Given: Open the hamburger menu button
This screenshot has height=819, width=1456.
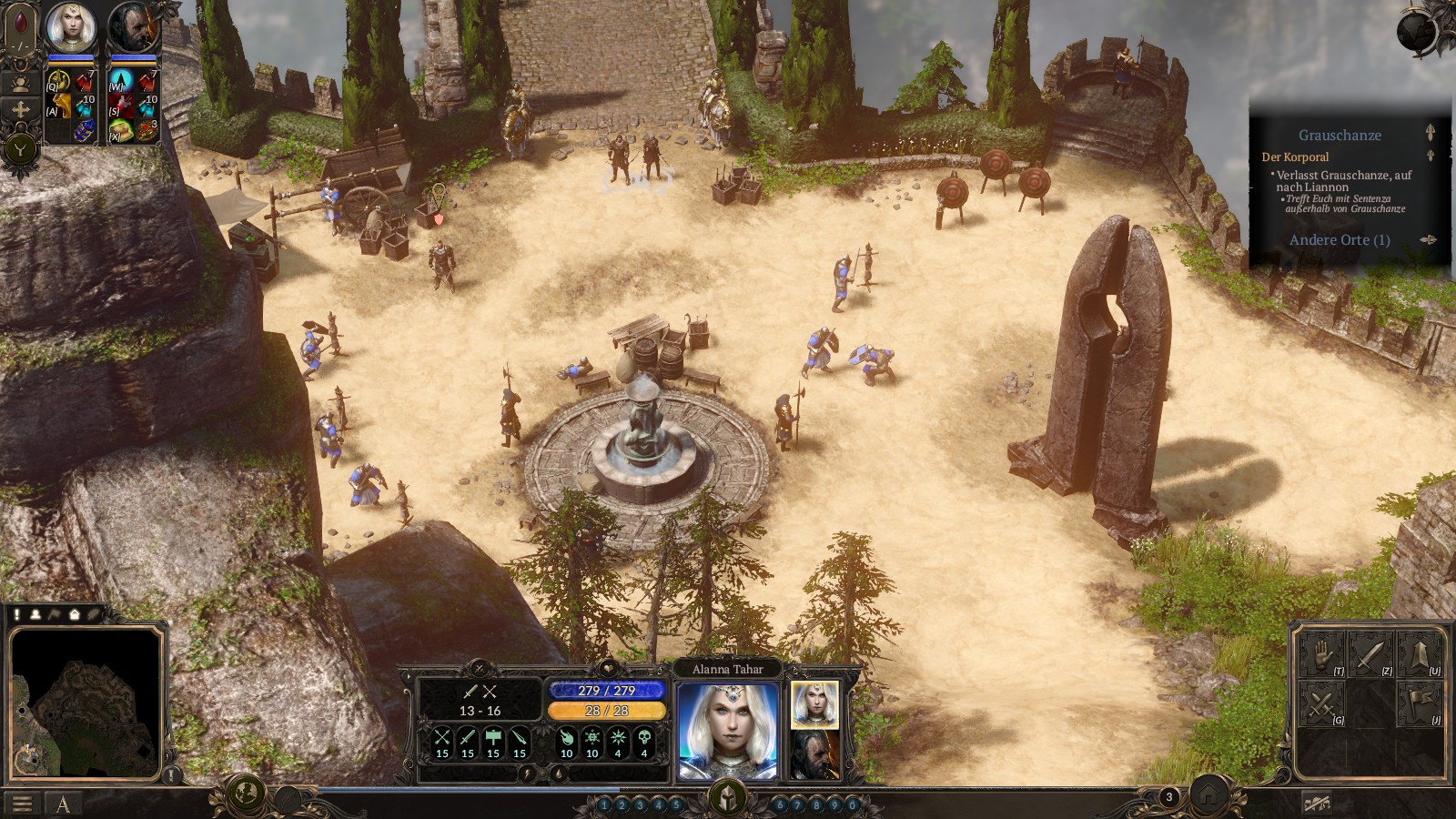Looking at the screenshot, I should click(22, 804).
